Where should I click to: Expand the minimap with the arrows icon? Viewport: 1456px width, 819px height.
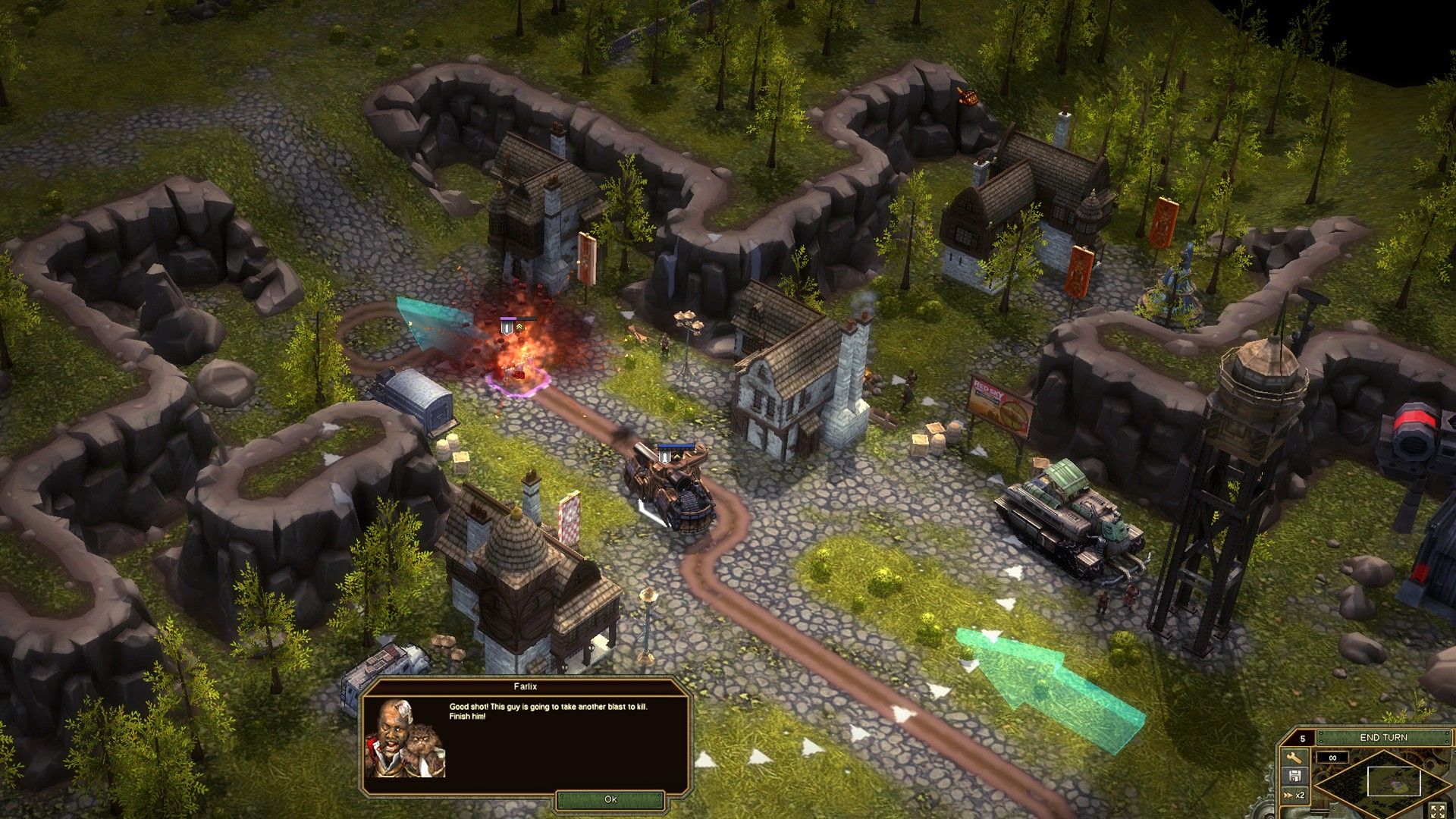(x=1436, y=811)
